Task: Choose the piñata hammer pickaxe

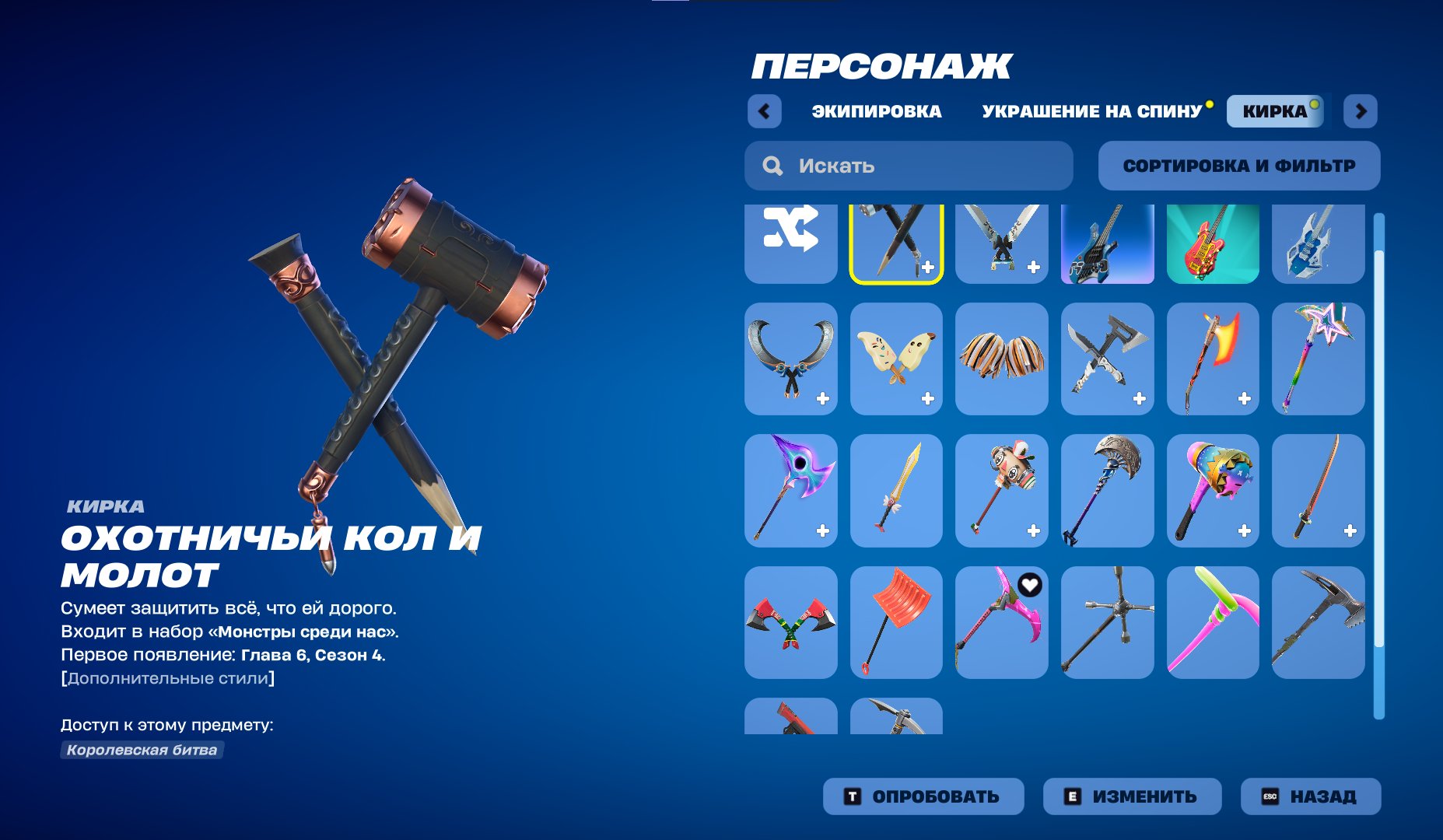Action: click(x=1213, y=490)
